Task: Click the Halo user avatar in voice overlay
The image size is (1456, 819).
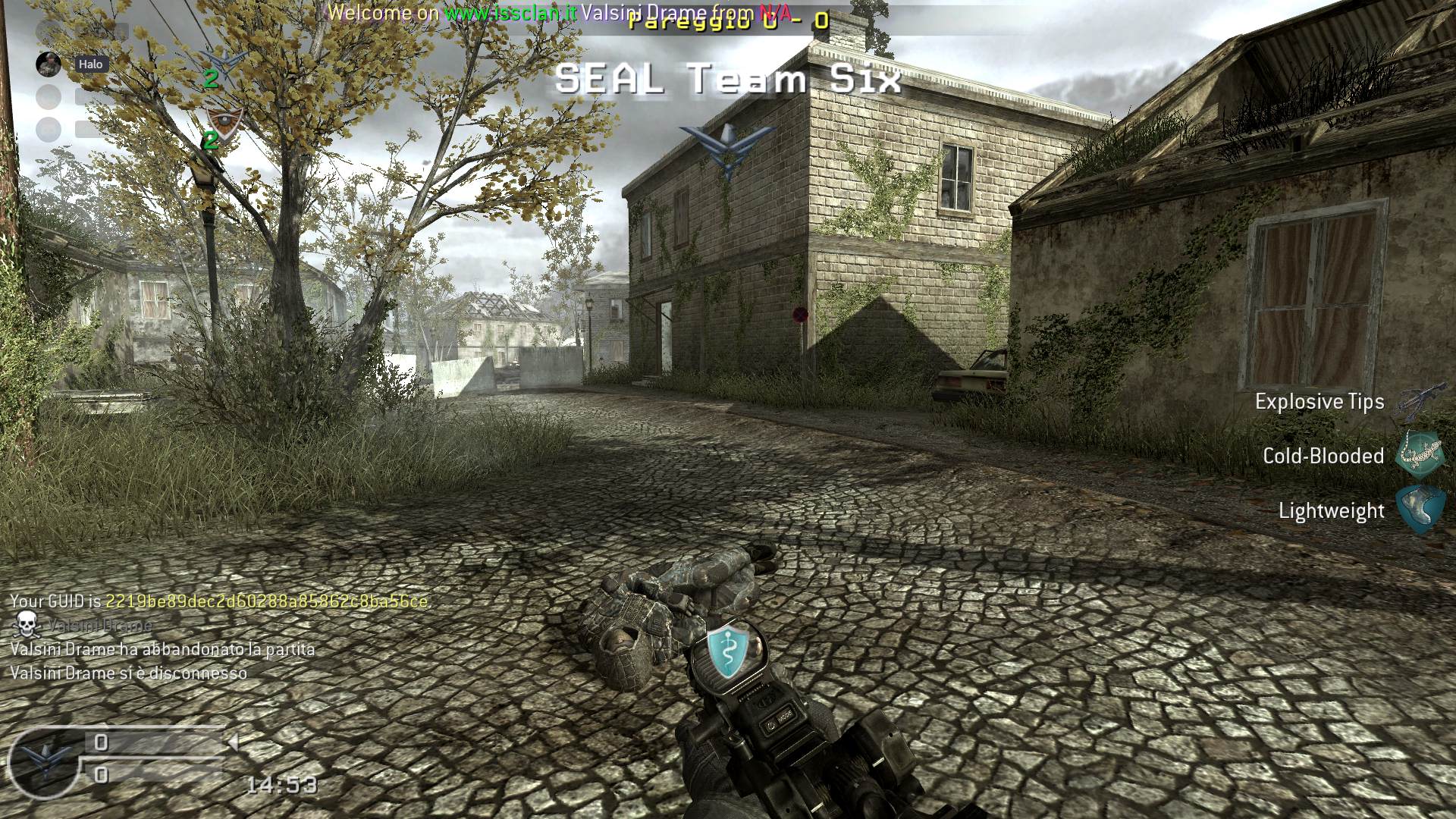Action: [49, 64]
